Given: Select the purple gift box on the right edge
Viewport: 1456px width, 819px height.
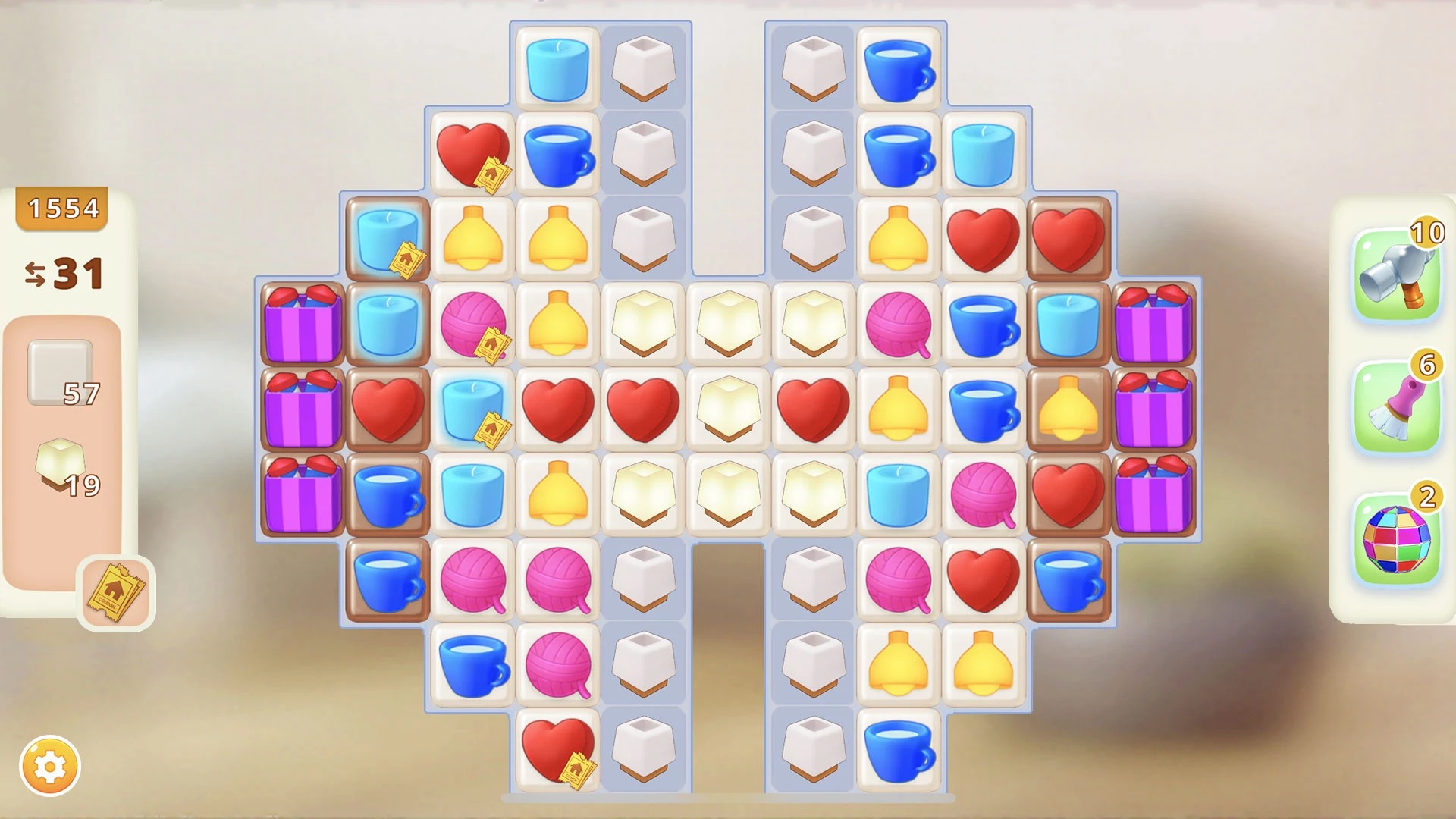Looking at the screenshot, I should pyautogui.click(x=1154, y=326).
